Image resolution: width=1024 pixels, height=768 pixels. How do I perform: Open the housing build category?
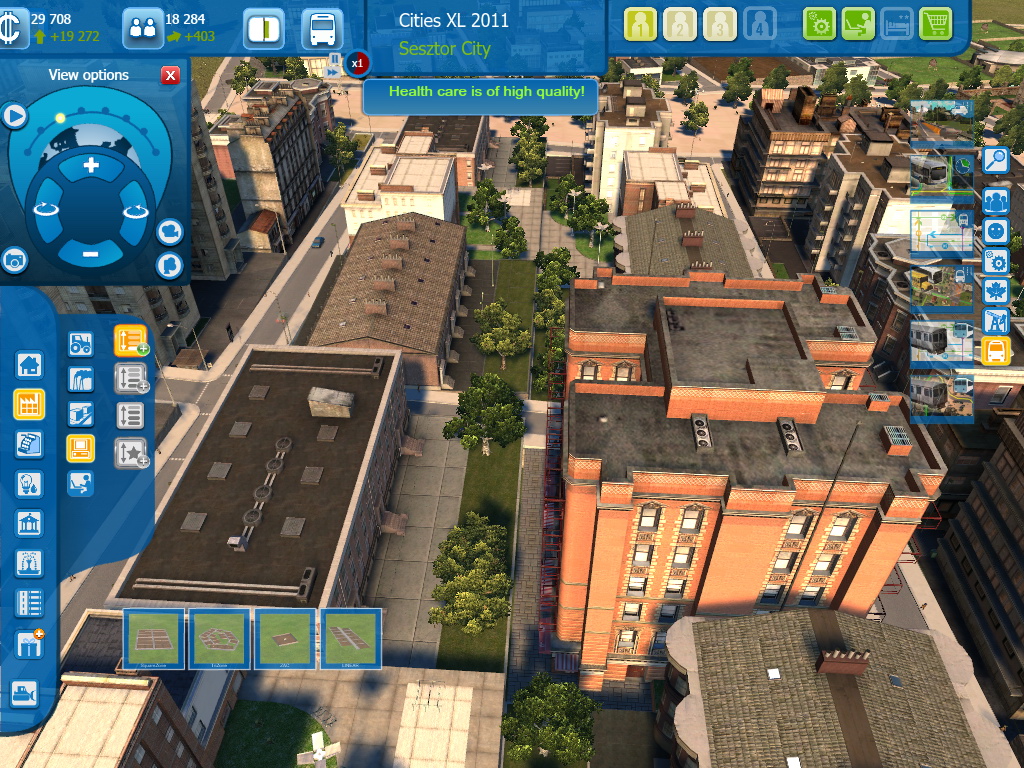28,365
